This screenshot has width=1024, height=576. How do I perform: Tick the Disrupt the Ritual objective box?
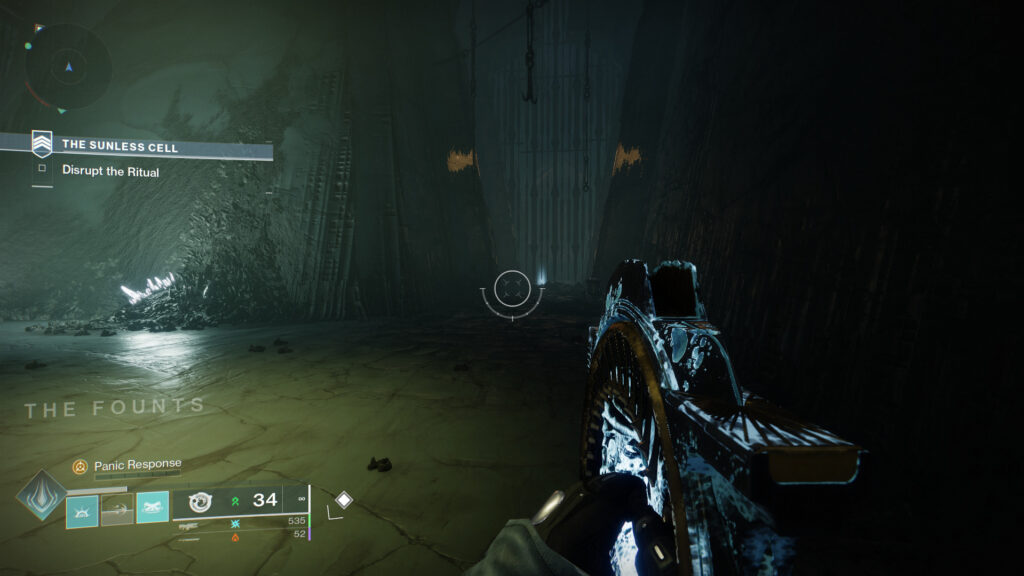42,170
